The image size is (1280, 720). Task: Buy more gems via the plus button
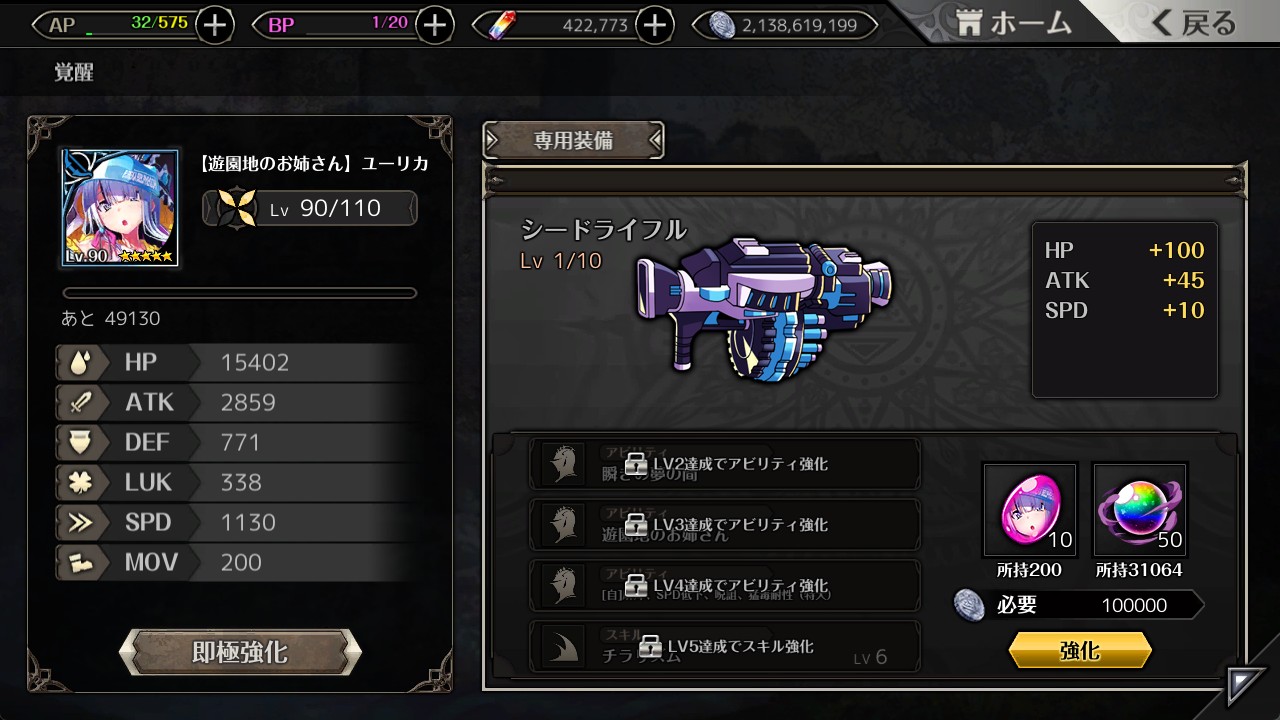click(654, 25)
